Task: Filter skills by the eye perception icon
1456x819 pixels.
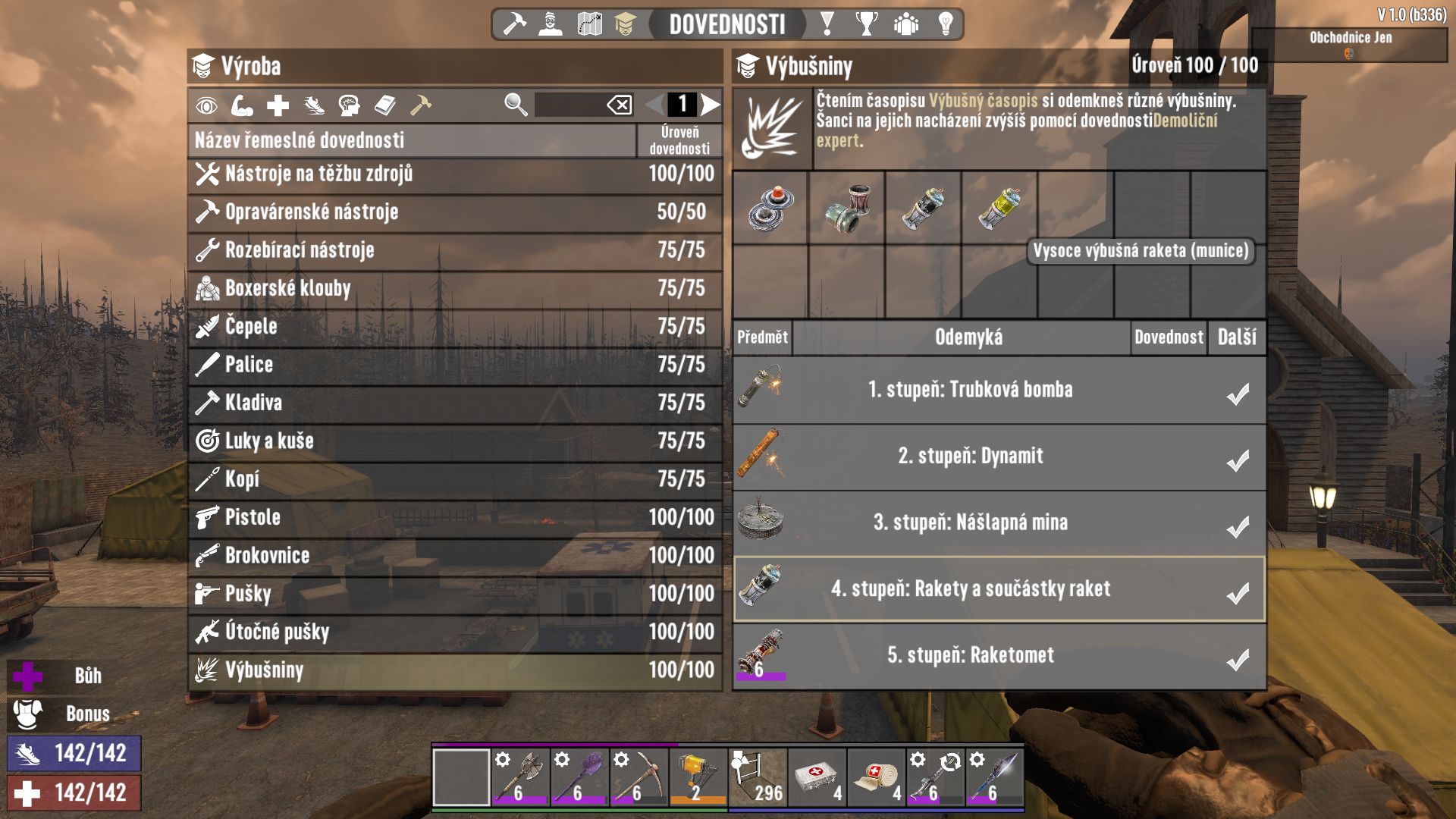Action: 206,105
